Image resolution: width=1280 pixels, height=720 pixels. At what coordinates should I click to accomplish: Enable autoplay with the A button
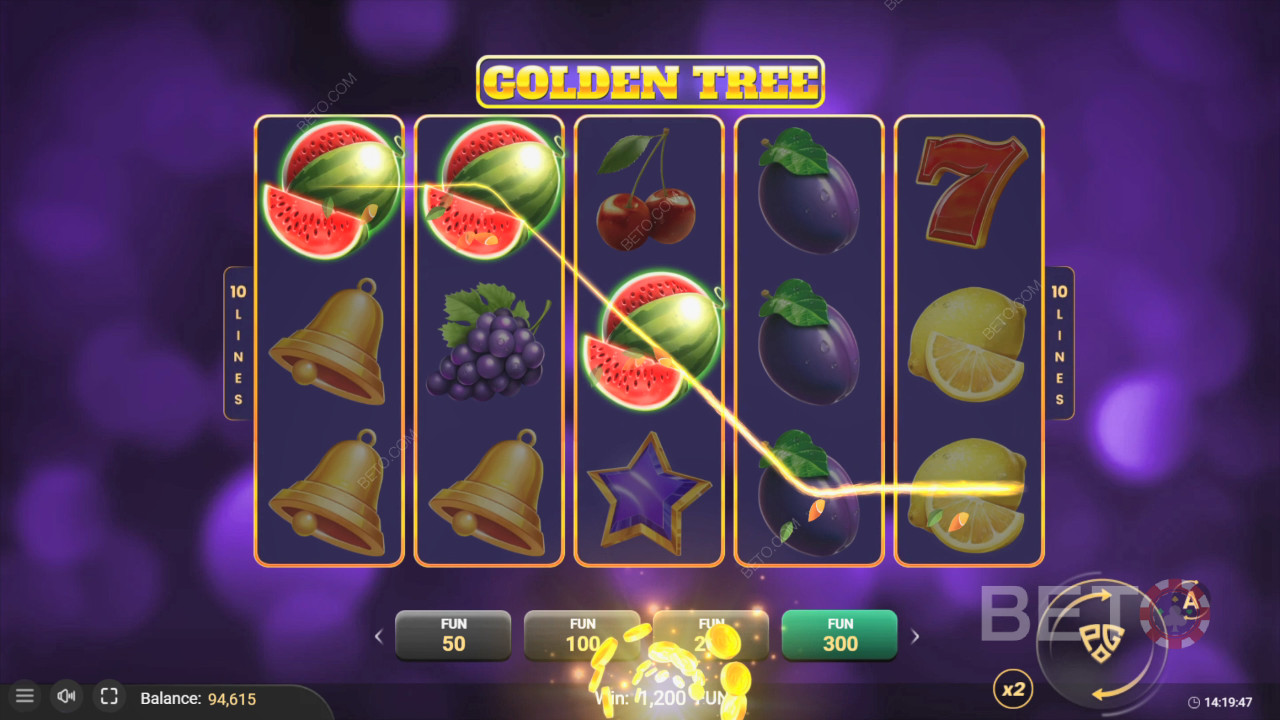1190,601
